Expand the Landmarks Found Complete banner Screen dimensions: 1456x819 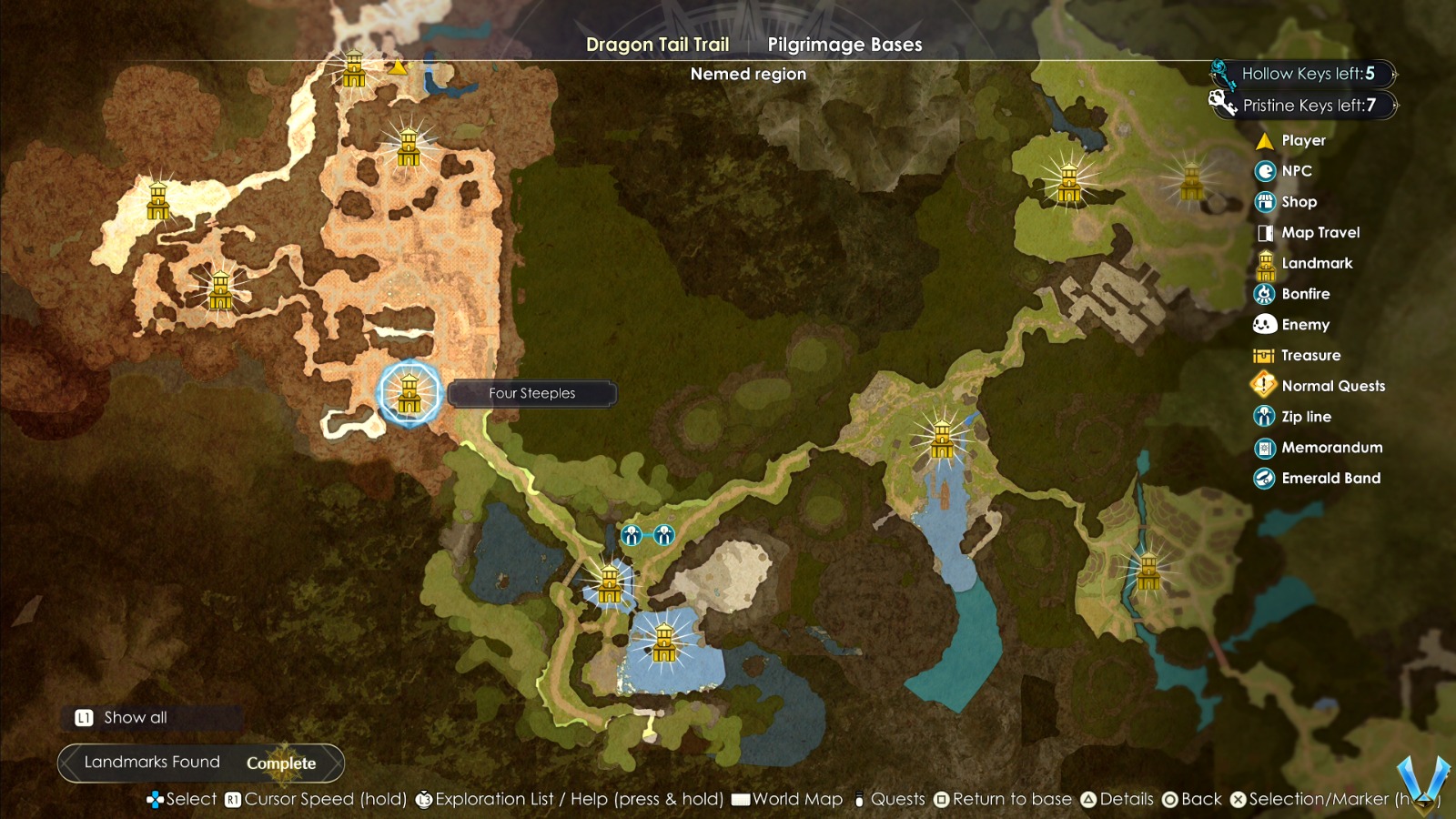[x=200, y=763]
